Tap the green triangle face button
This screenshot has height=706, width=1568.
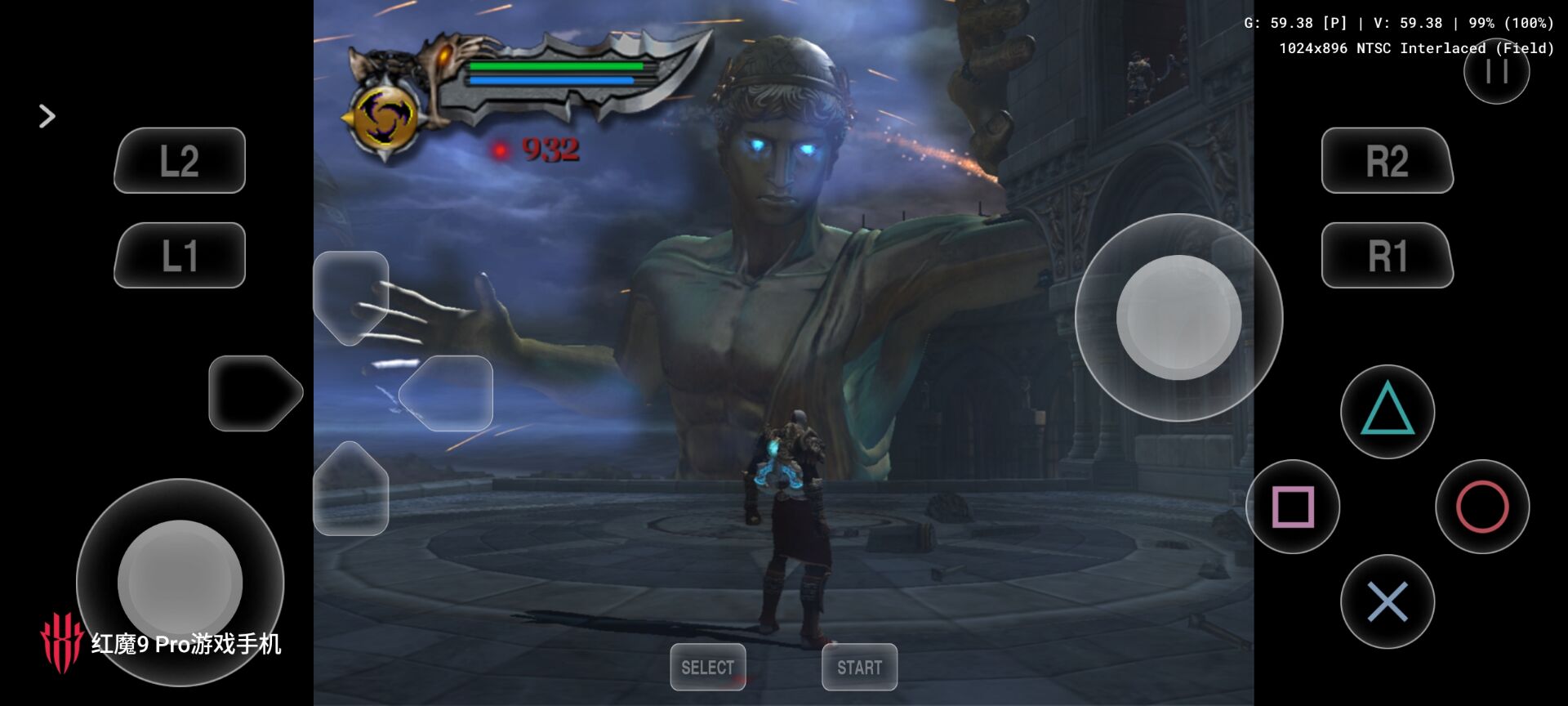tap(1387, 411)
